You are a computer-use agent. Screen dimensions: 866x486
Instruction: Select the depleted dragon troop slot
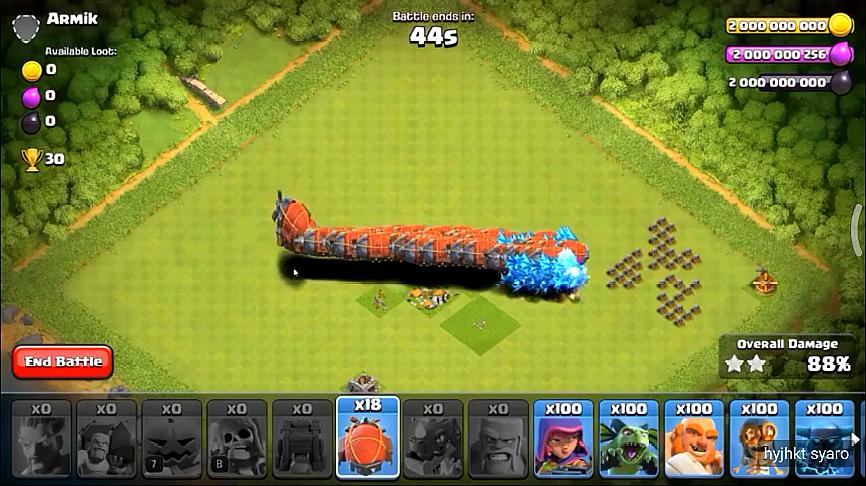tap(433, 440)
